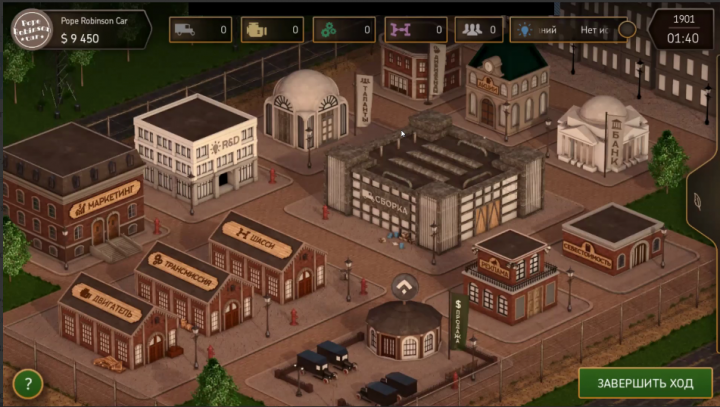This screenshot has height=407, width=720.
Task: Open help with the question mark button
Action: pos(27,383)
